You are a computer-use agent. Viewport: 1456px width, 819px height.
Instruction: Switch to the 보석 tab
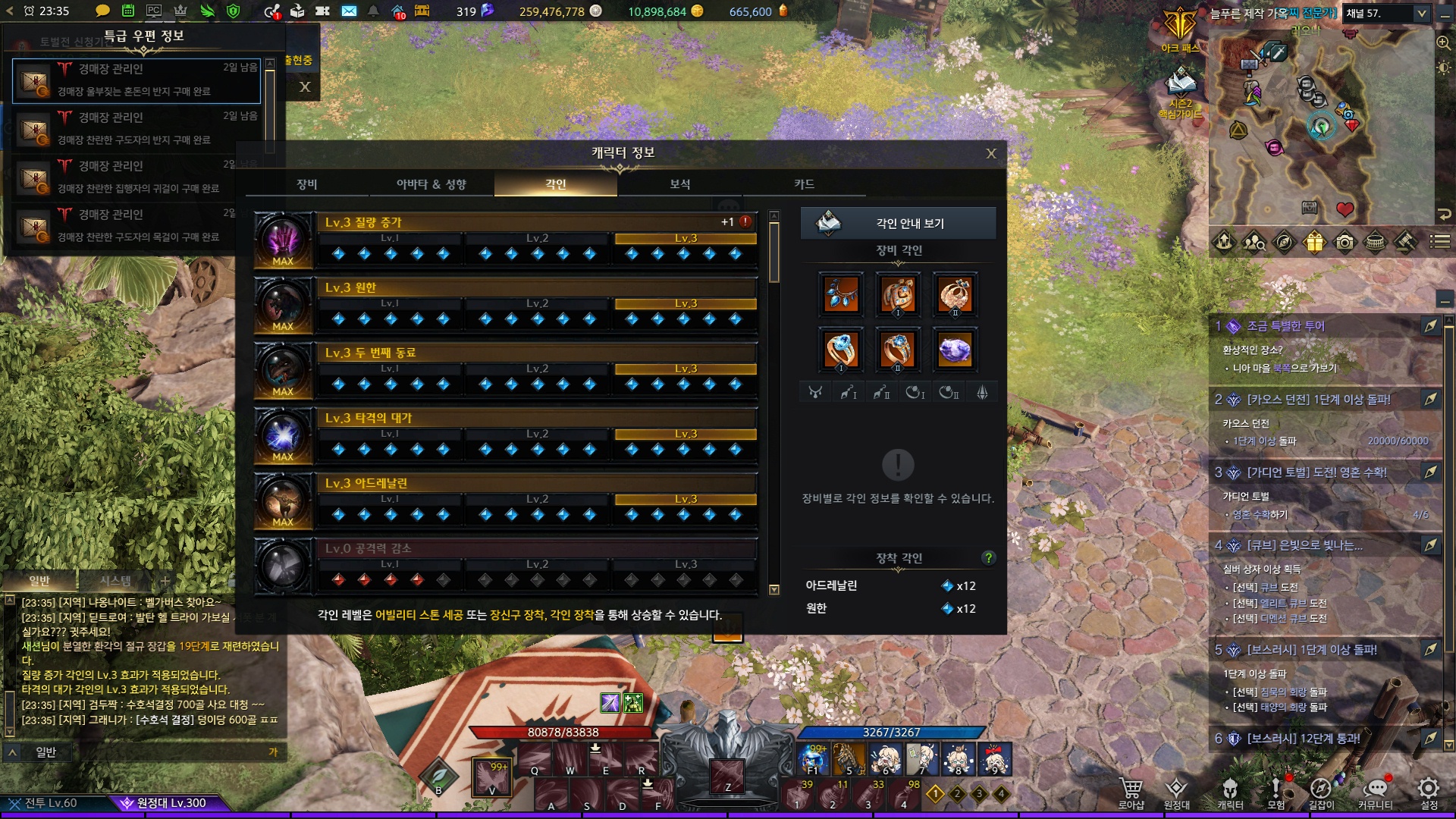679,184
